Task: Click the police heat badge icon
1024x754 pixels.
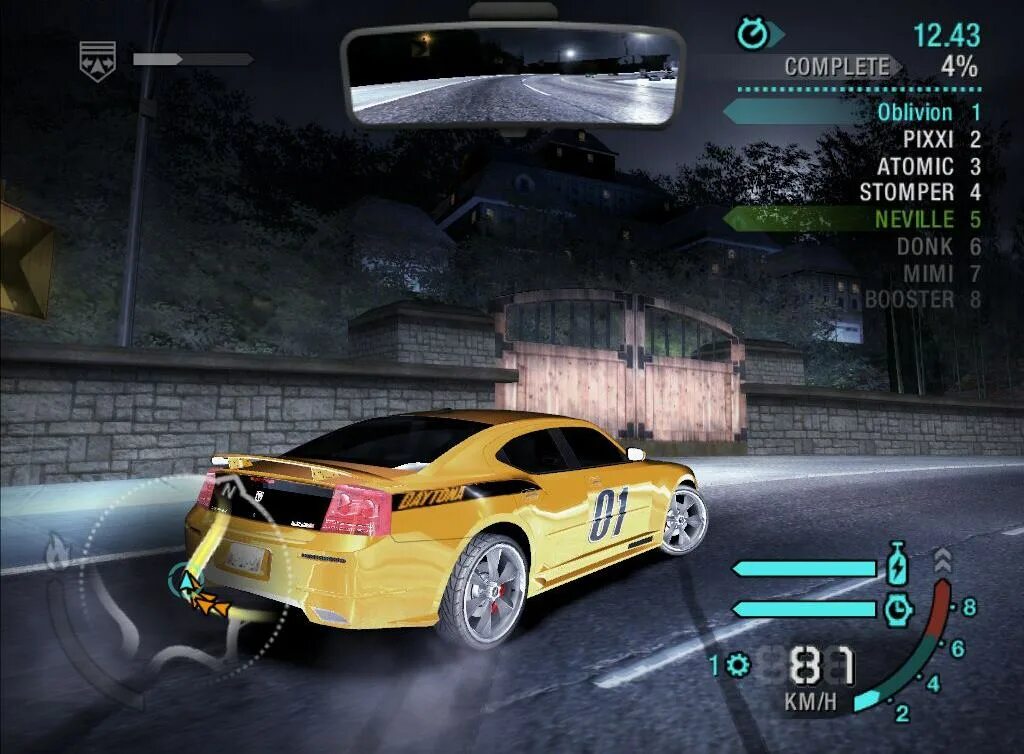Action: pyautogui.click(x=98, y=59)
